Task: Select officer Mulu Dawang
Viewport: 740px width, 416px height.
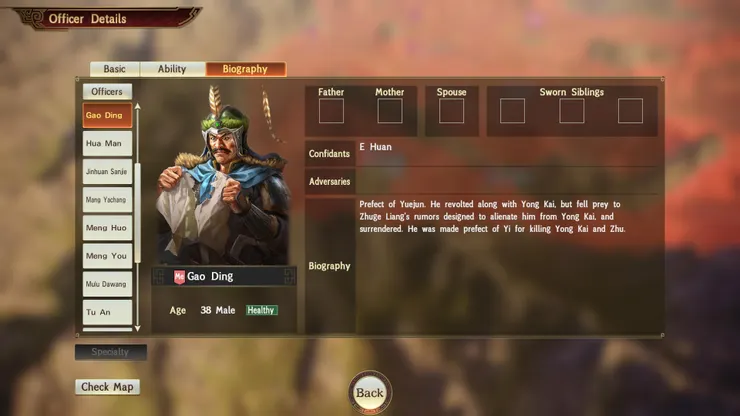Action: [107, 284]
